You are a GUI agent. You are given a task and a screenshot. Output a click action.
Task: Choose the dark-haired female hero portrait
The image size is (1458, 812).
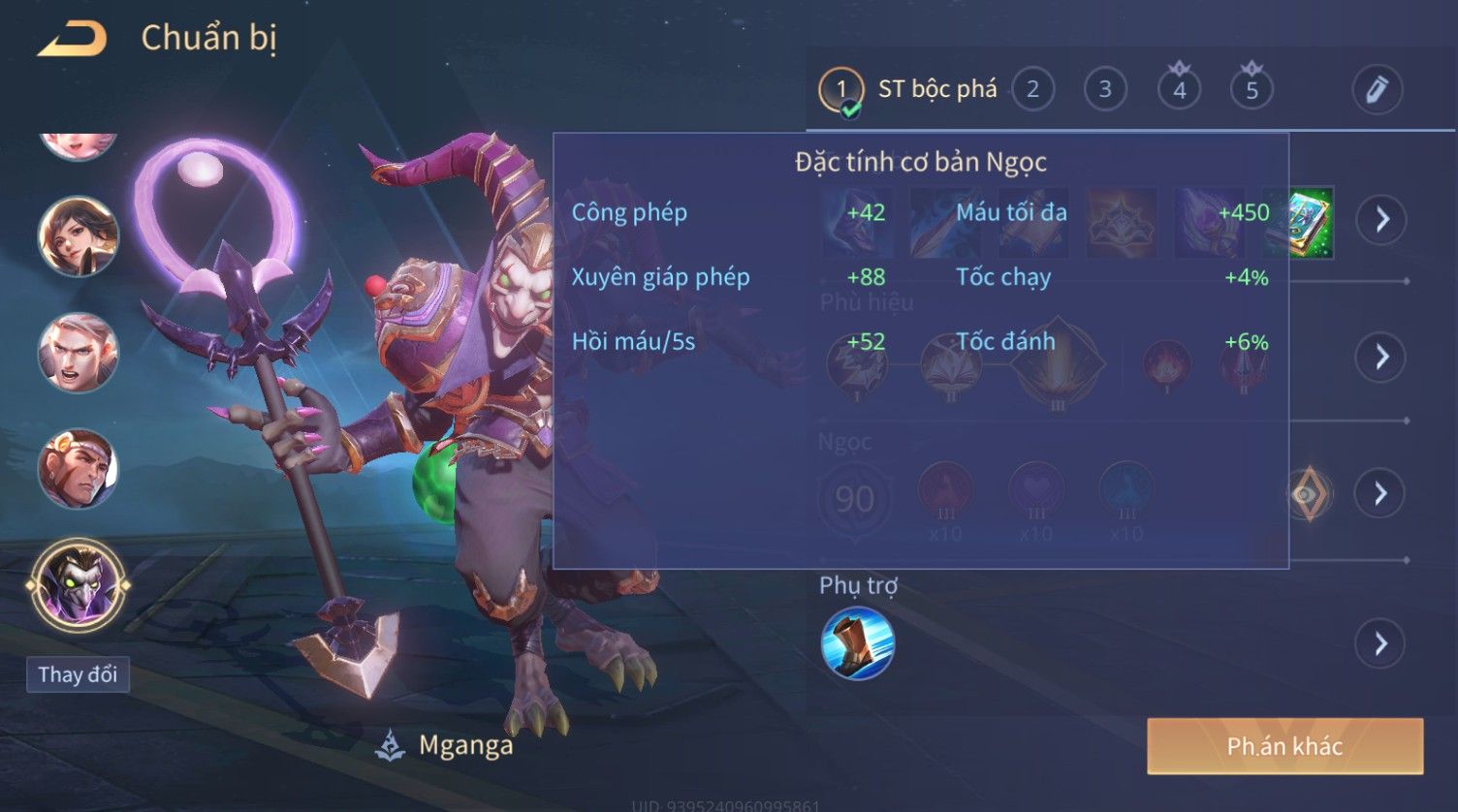tap(78, 236)
